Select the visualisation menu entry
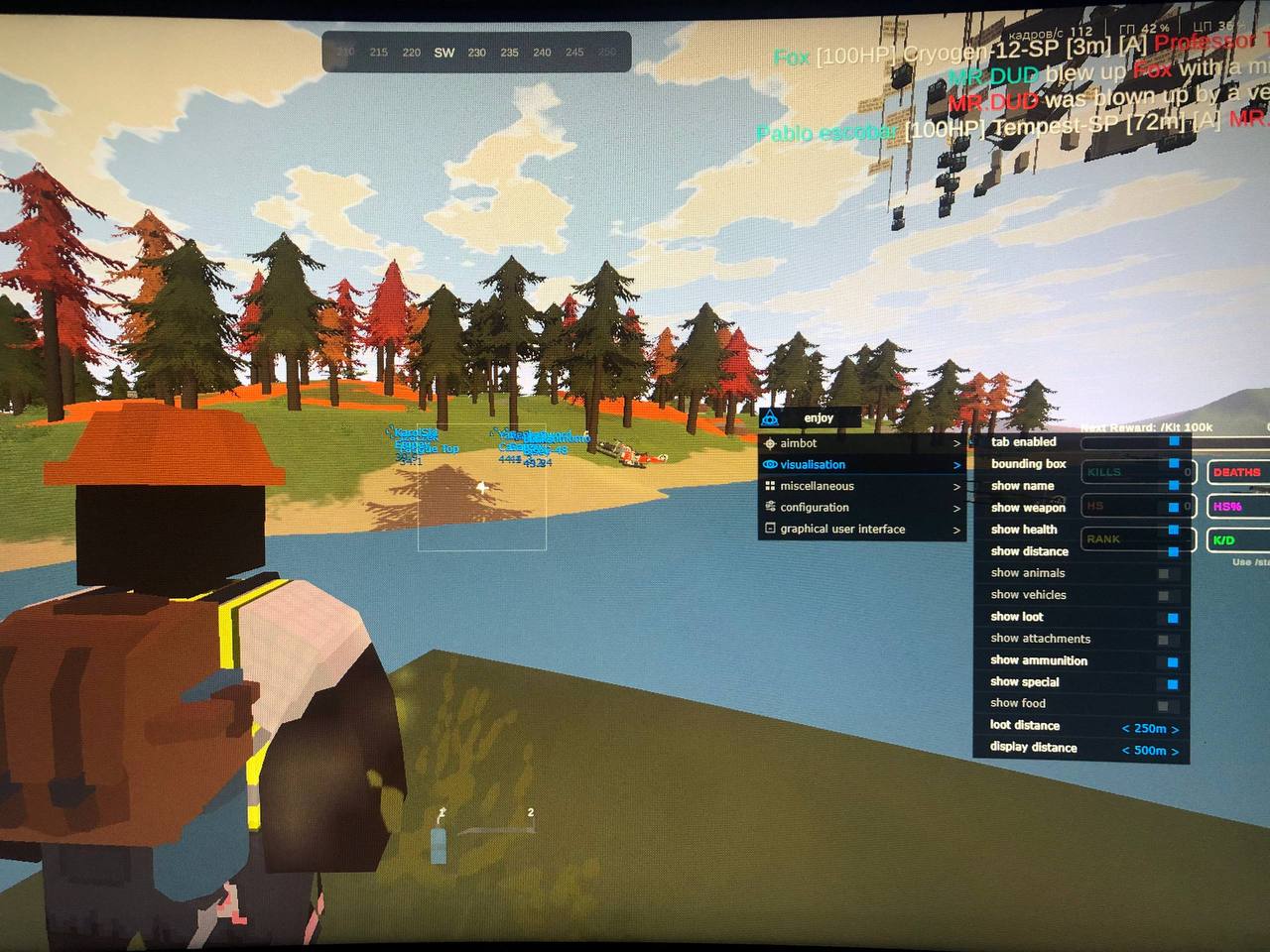This screenshot has height=952, width=1270. (814, 464)
